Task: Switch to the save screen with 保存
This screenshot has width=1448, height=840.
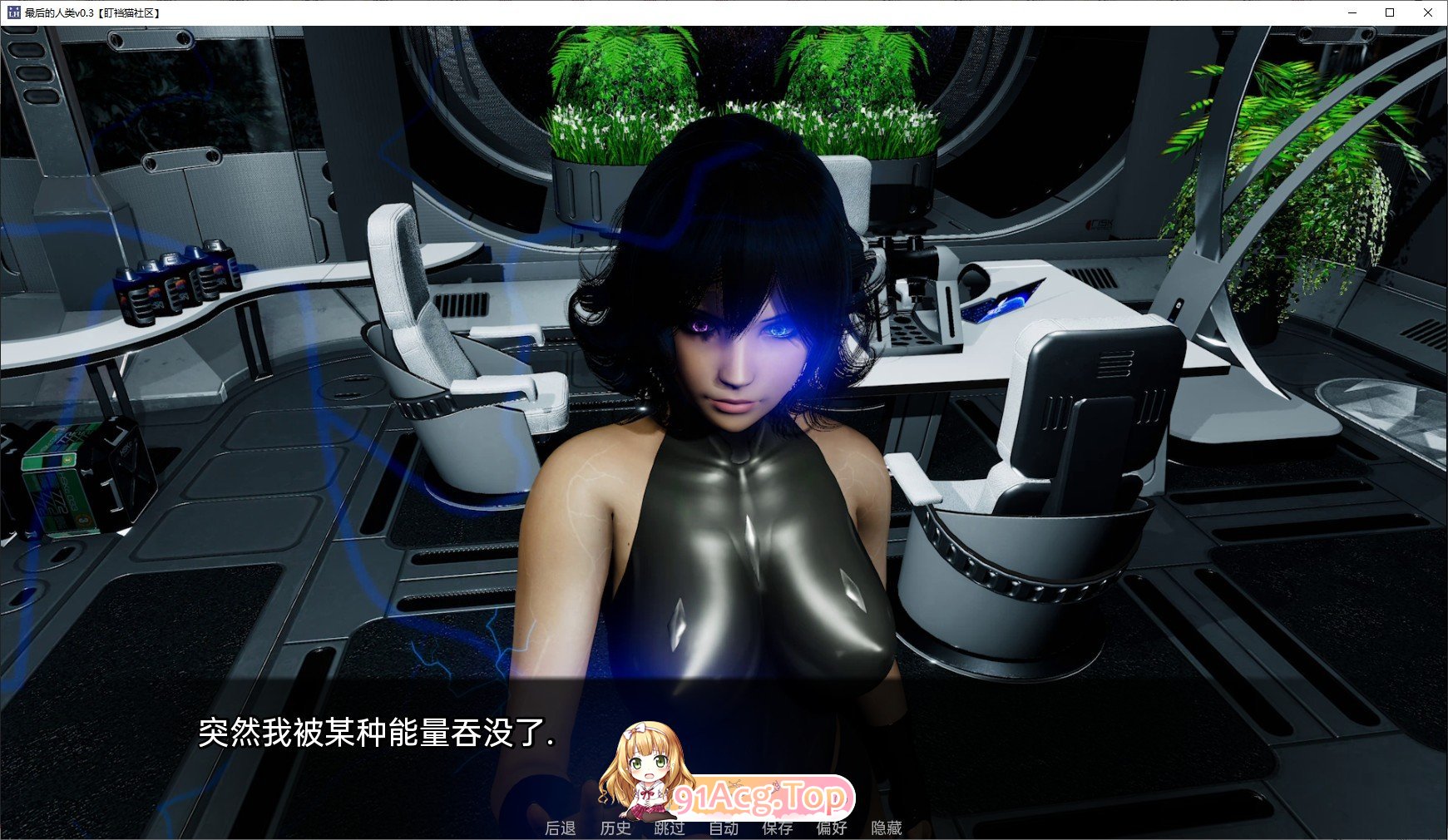Action: point(778,828)
